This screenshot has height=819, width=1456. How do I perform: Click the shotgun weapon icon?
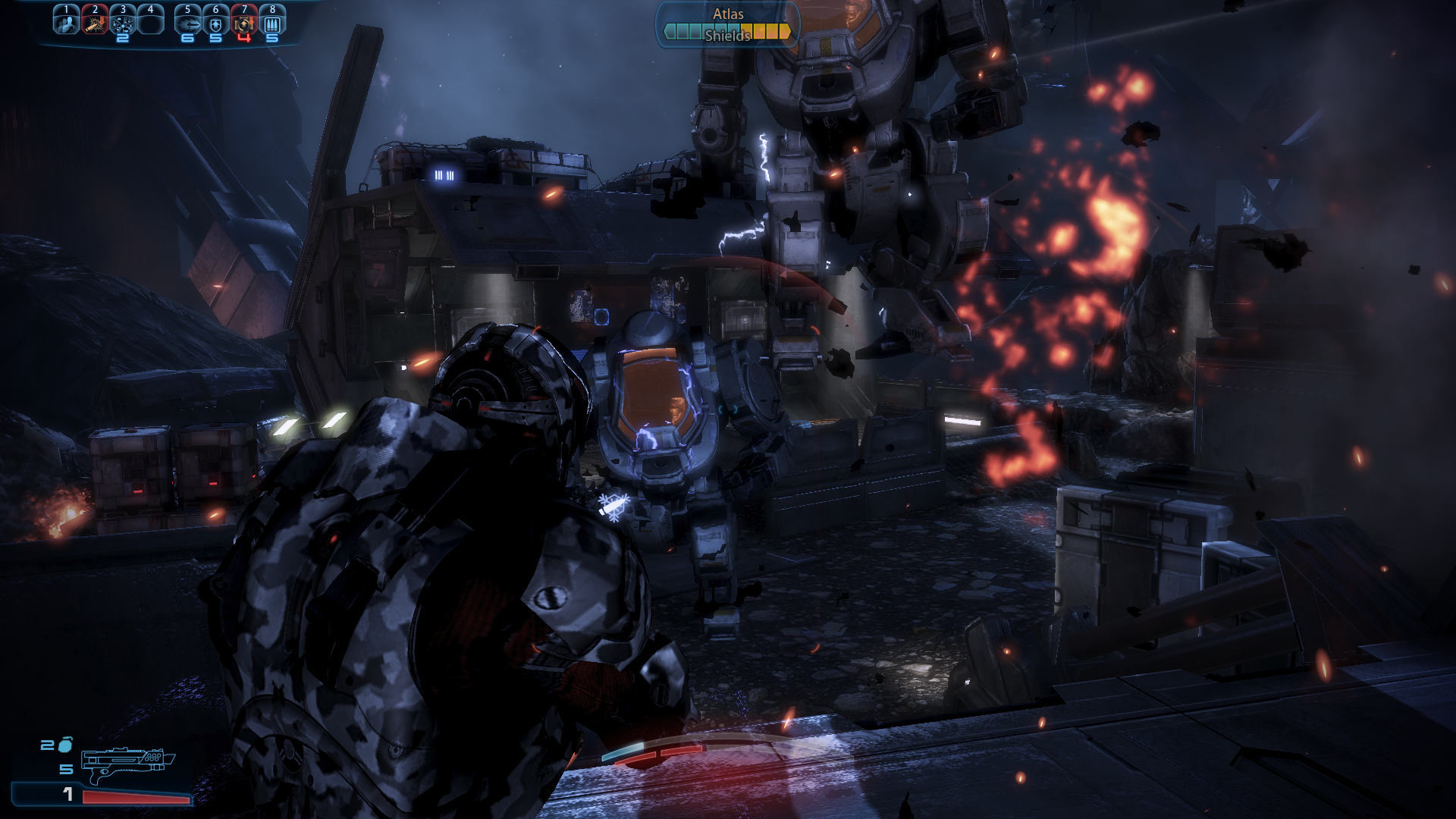point(127,763)
